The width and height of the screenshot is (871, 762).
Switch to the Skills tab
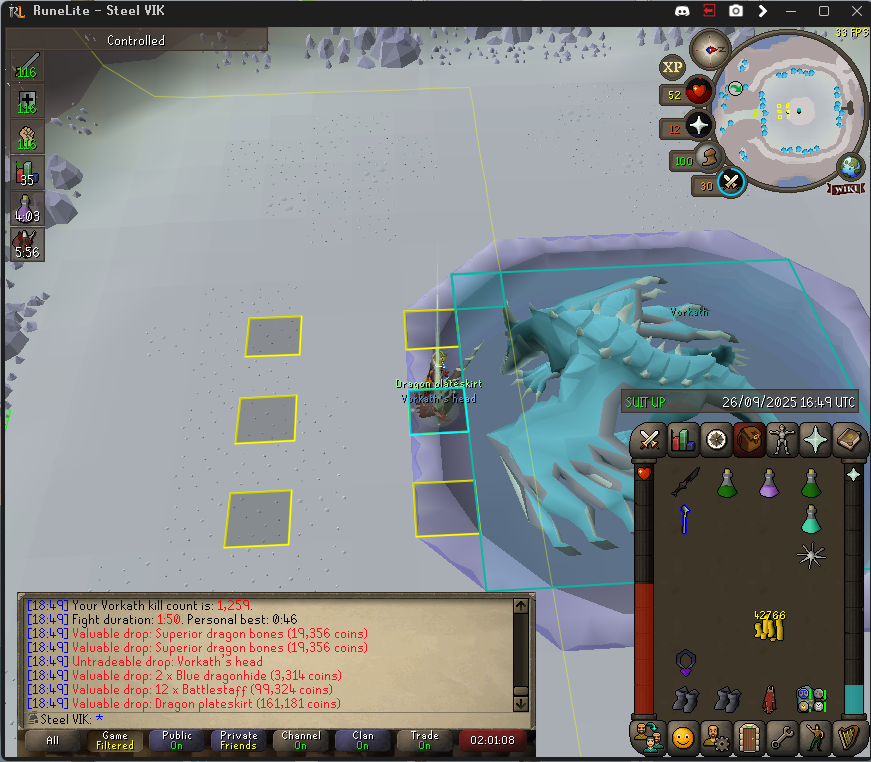(683, 439)
